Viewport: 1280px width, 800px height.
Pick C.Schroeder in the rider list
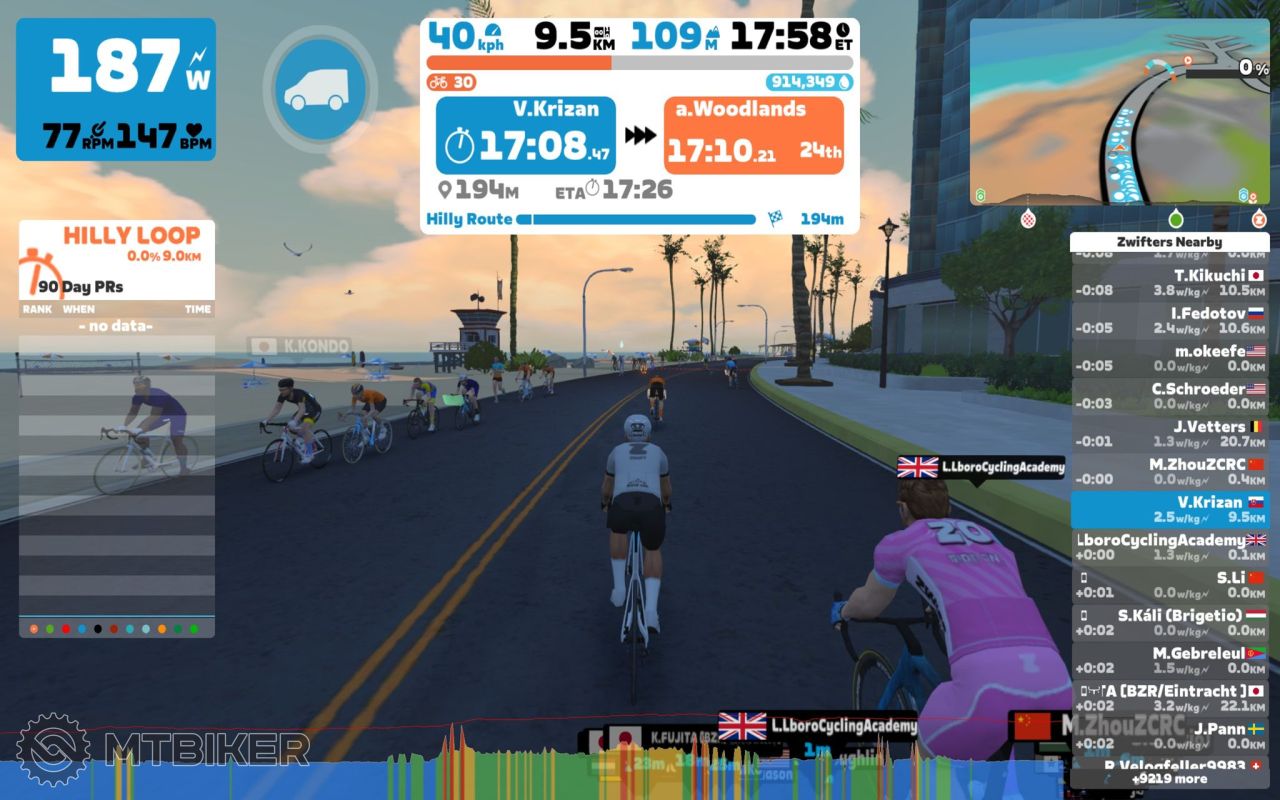click(1169, 397)
